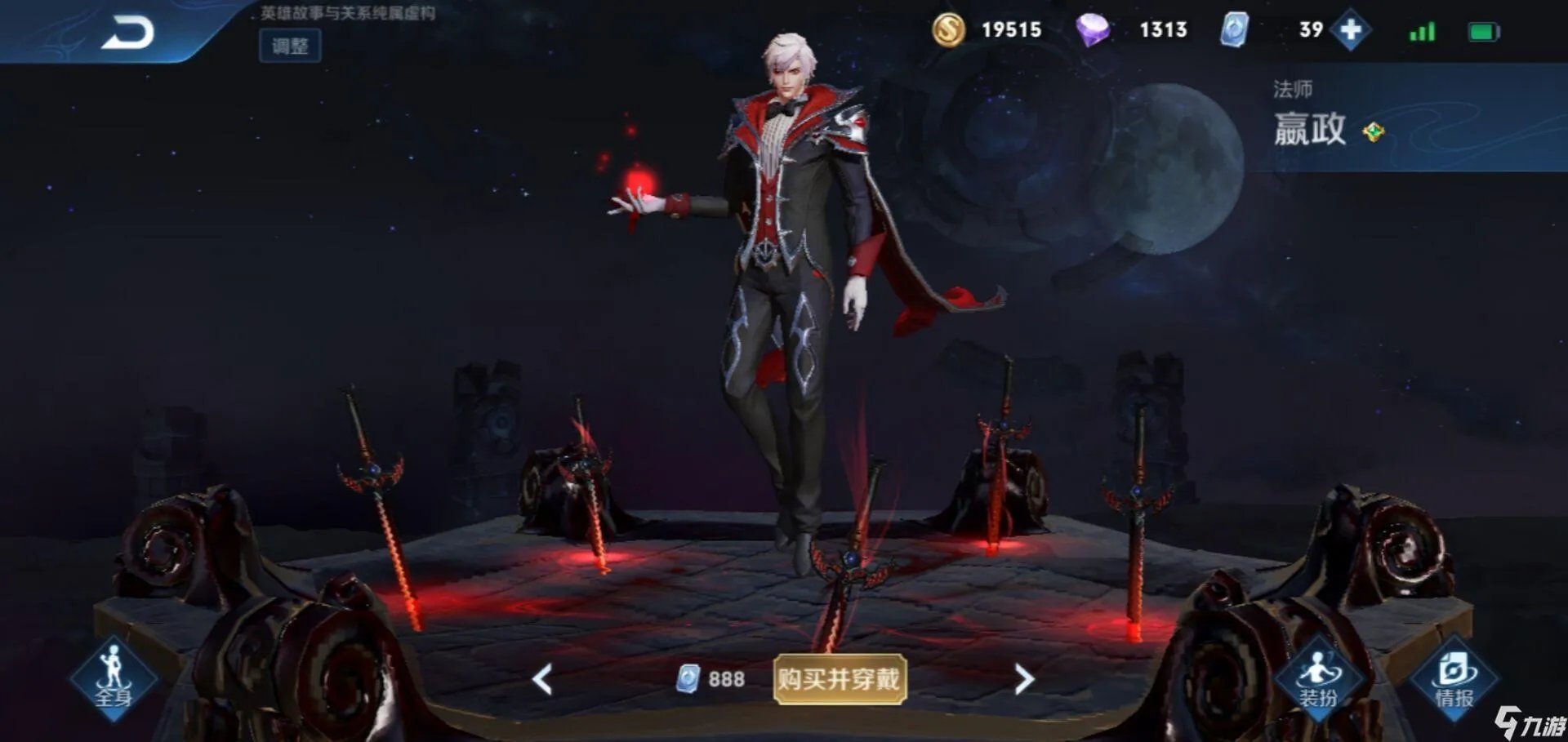
Task: Click the right chevron for next skin
Action: [1025, 678]
